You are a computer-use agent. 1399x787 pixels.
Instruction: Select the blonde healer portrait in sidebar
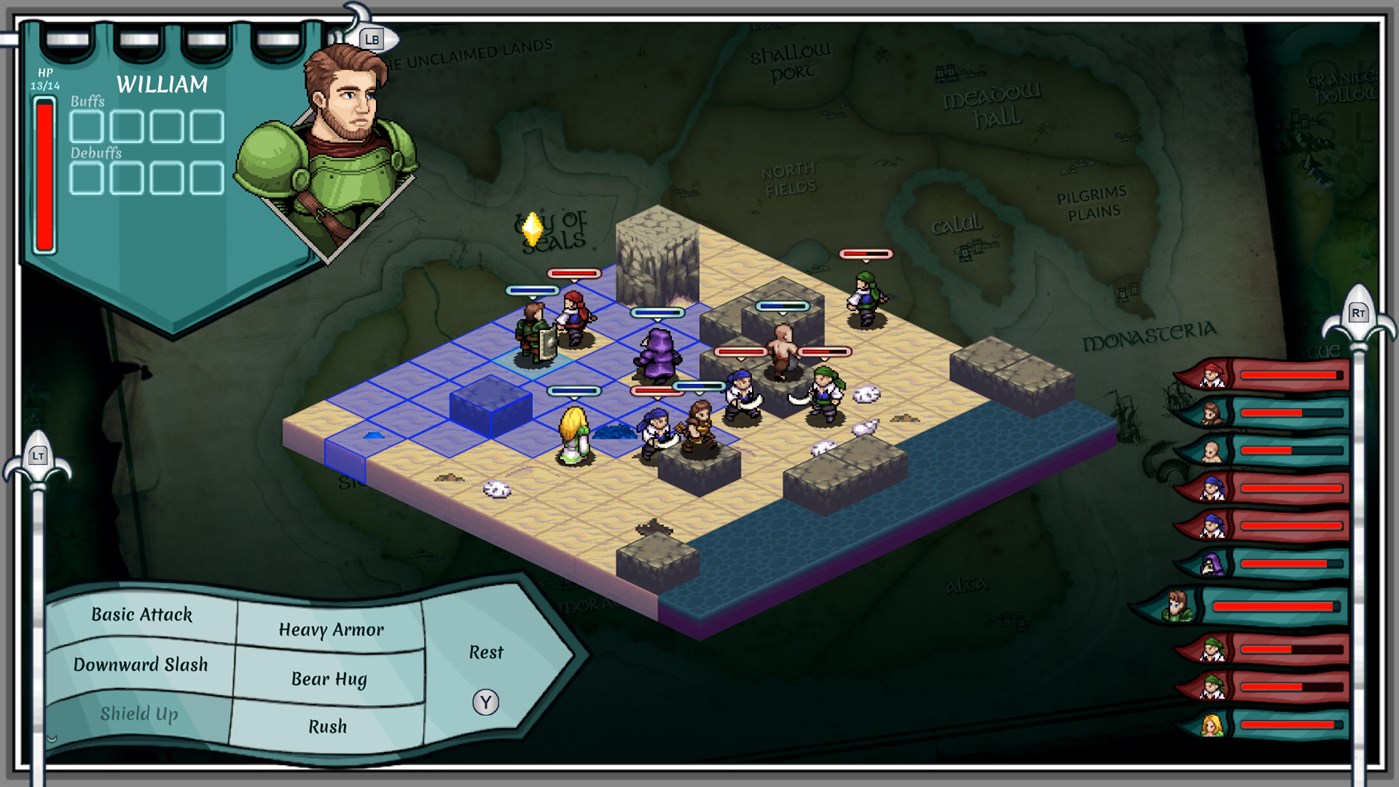(x=1212, y=724)
